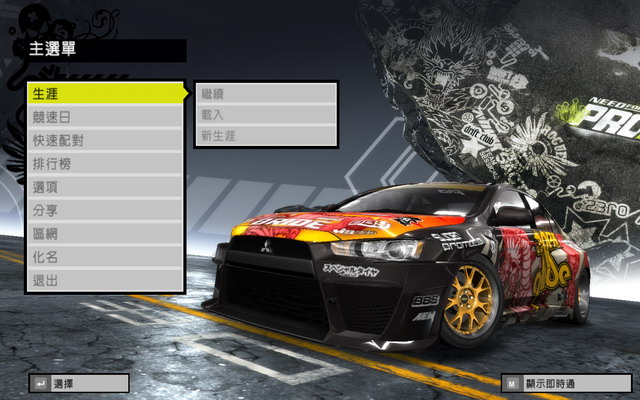Show the 排行榜 leaderboards
This screenshot has width=640, height=400.
(105, 163)
